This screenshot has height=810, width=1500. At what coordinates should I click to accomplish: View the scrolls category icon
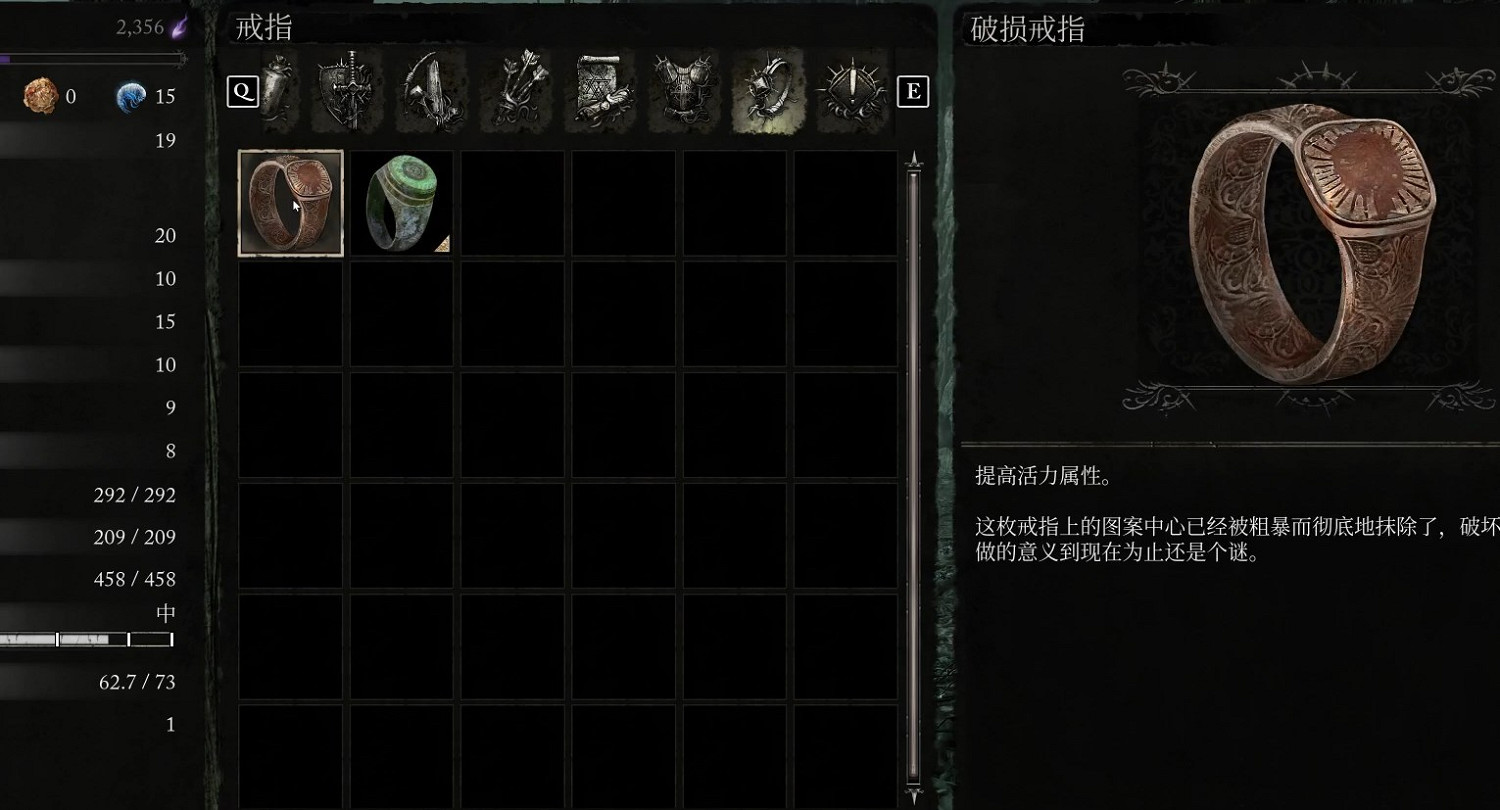tap(598, 90)
